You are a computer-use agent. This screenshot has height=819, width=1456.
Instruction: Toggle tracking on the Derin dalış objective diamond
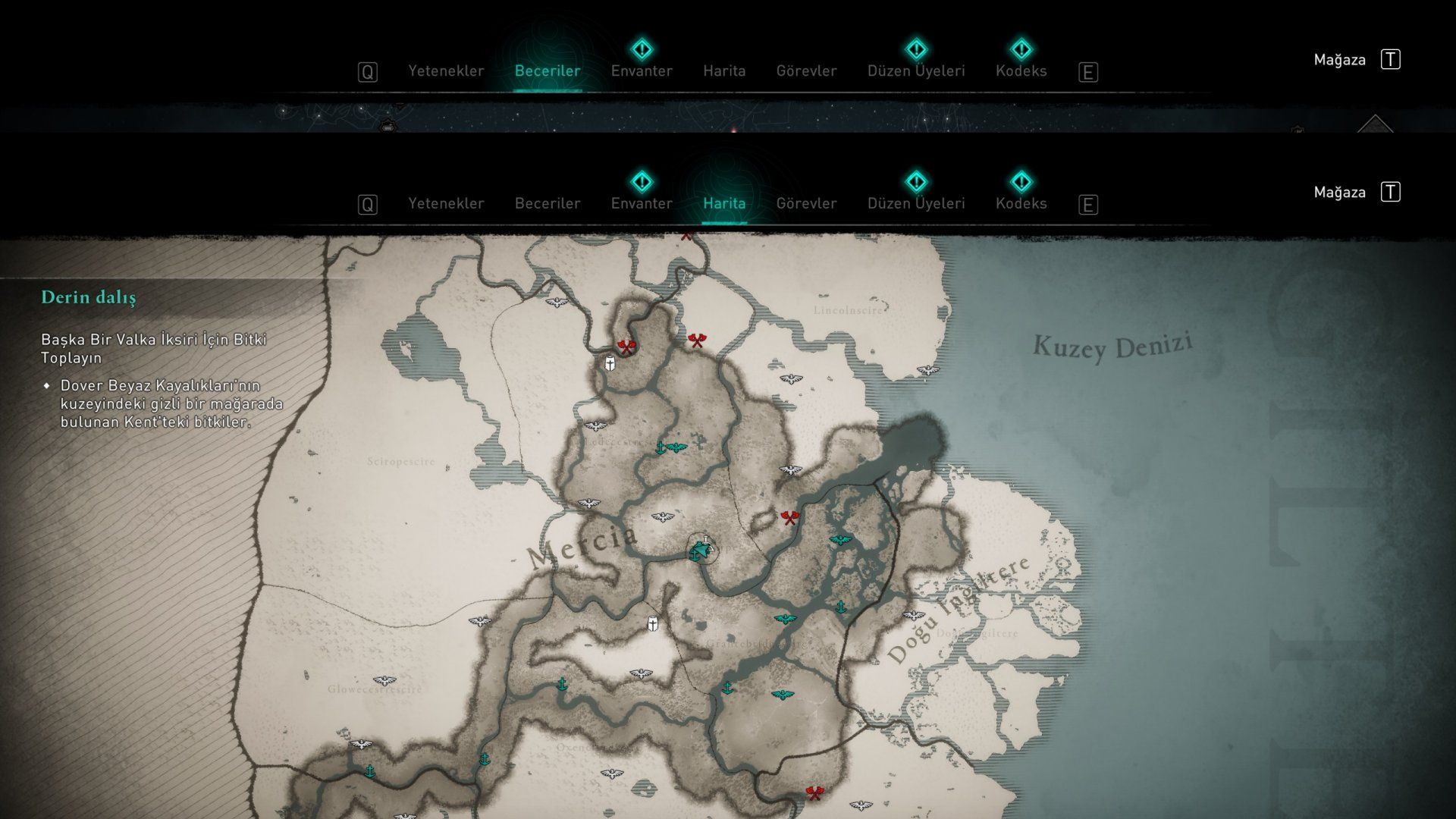(x=48, y=386)
